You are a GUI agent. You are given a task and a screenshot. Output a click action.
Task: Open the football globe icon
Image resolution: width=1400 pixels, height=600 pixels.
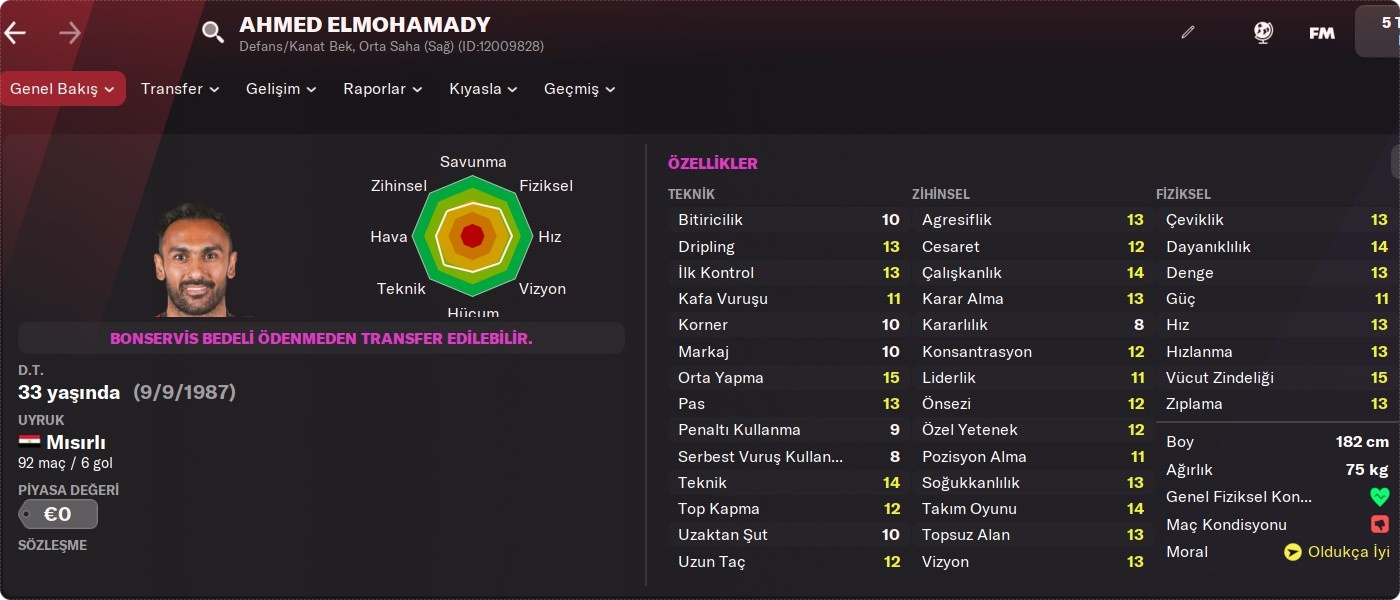coord(1263,32)
